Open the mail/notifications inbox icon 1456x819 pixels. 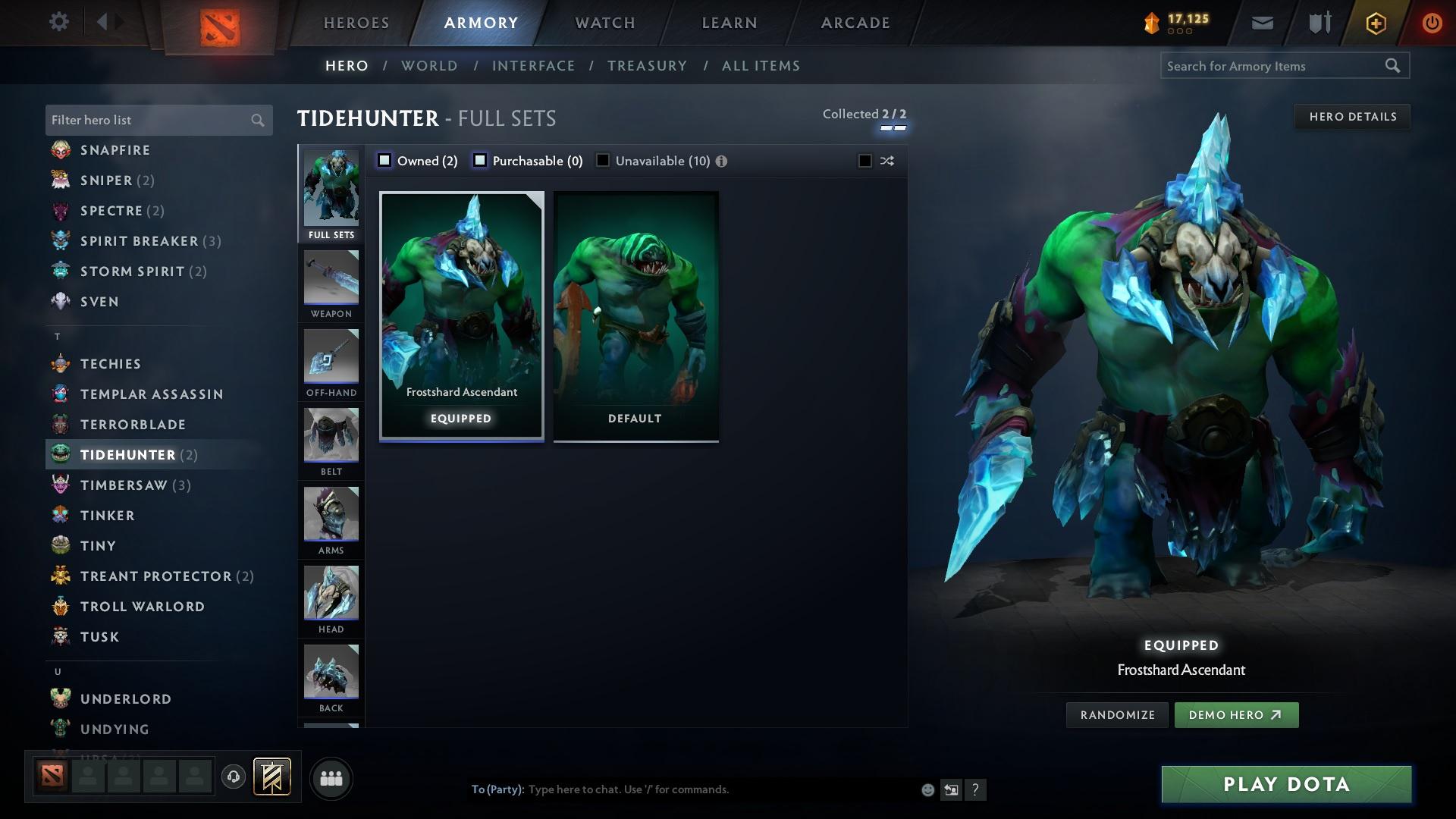tap(1261, 22)
